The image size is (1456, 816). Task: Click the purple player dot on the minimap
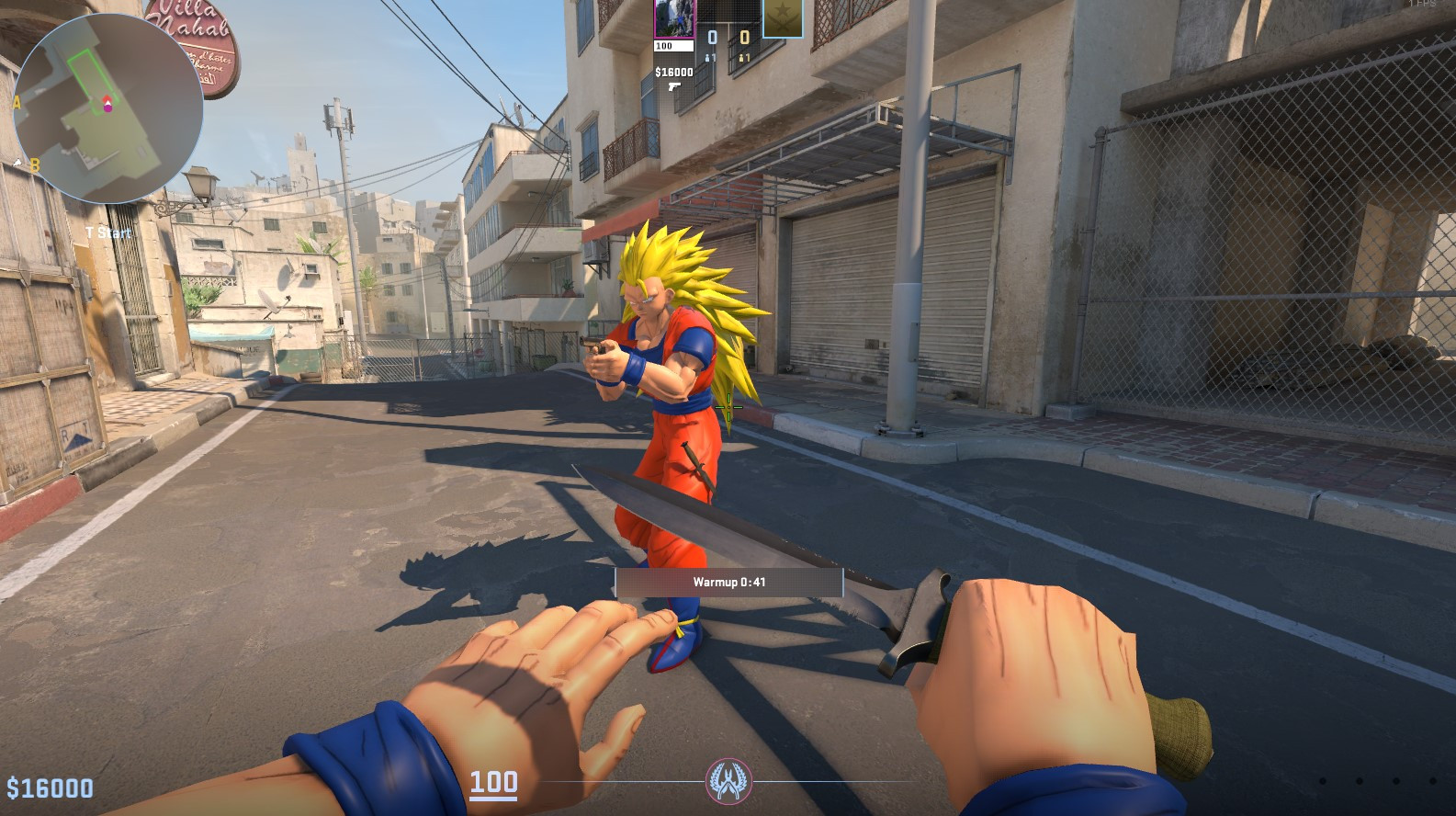(107, 110)
